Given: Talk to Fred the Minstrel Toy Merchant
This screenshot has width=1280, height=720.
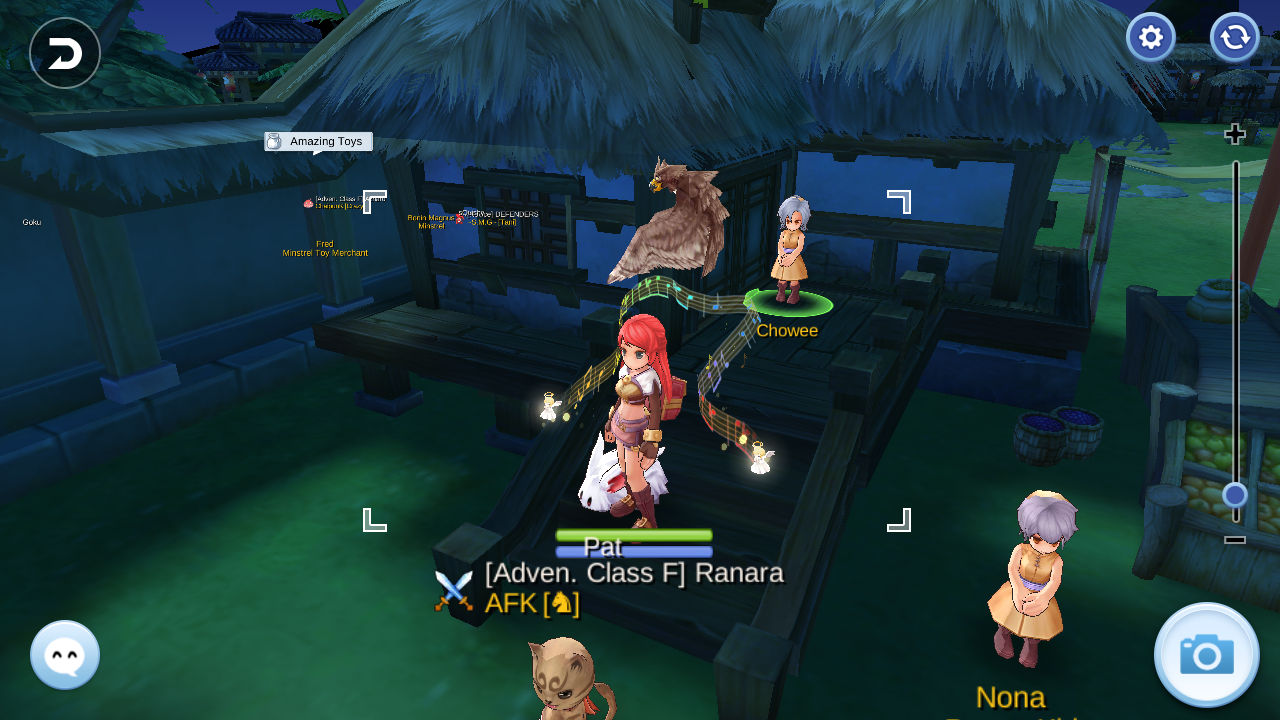Looking at the screenshot, I should coord(323,248).
